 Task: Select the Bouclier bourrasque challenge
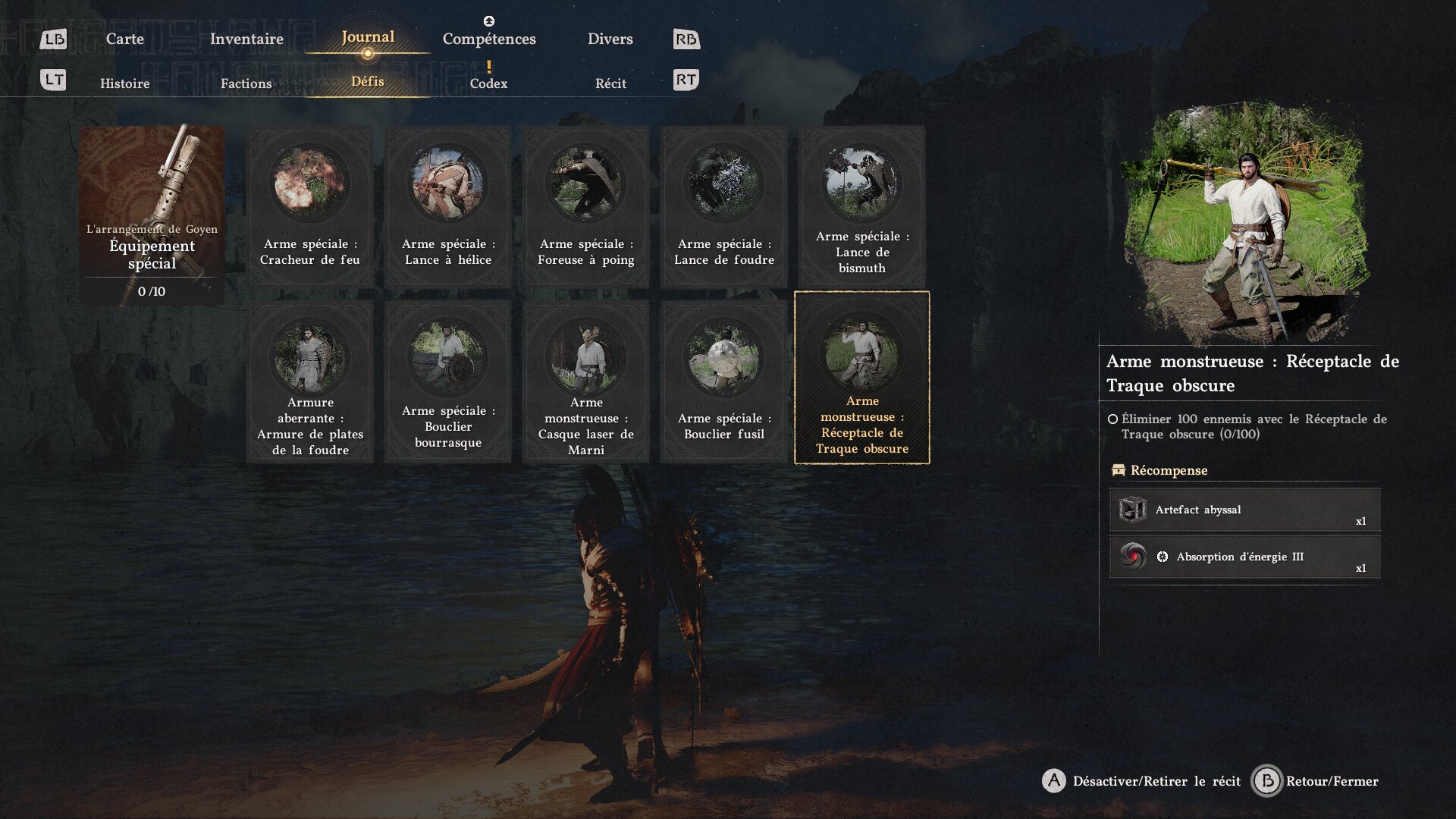(448, 381)
